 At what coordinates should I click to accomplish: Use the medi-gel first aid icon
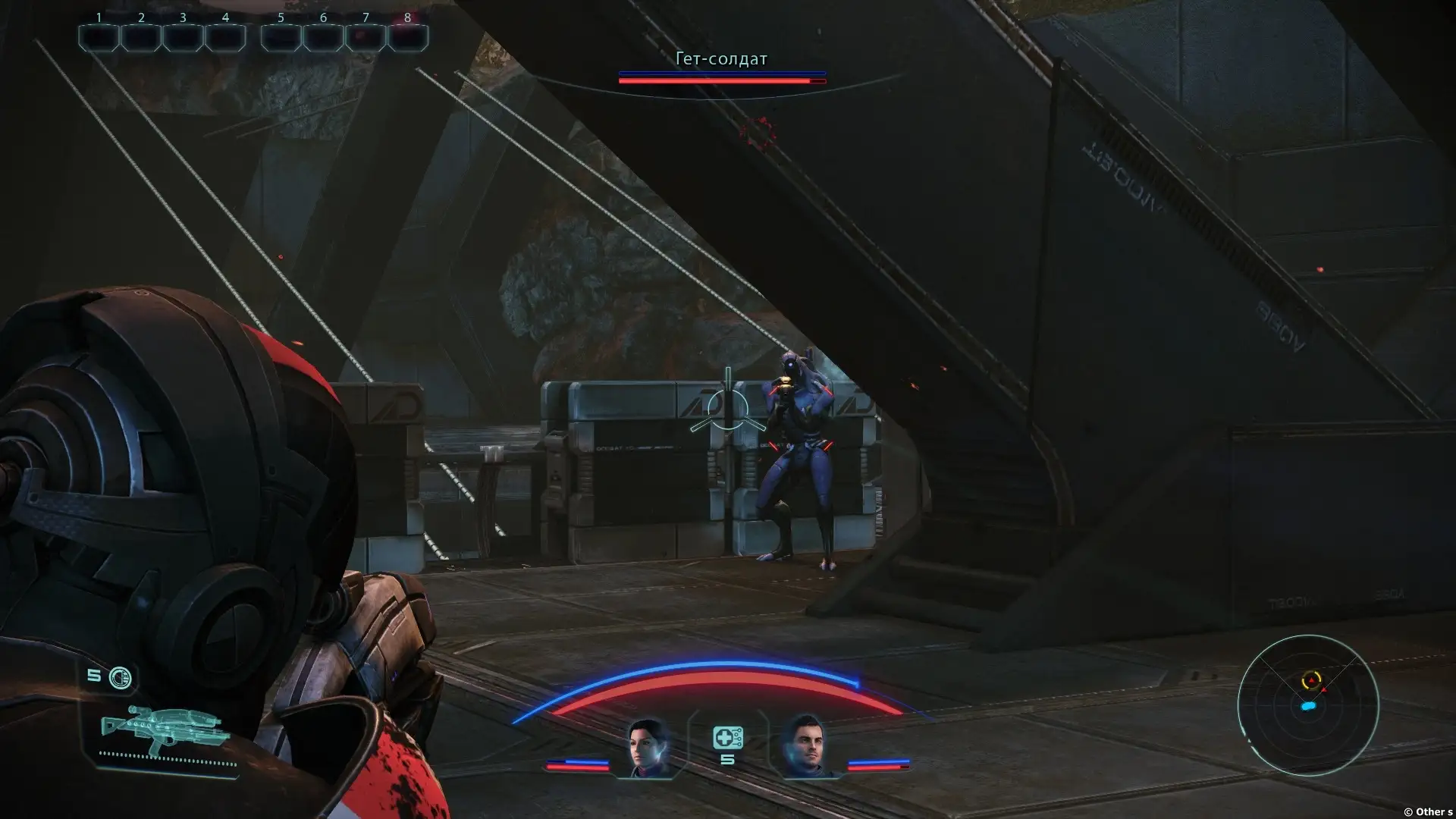tap(727, 738)
